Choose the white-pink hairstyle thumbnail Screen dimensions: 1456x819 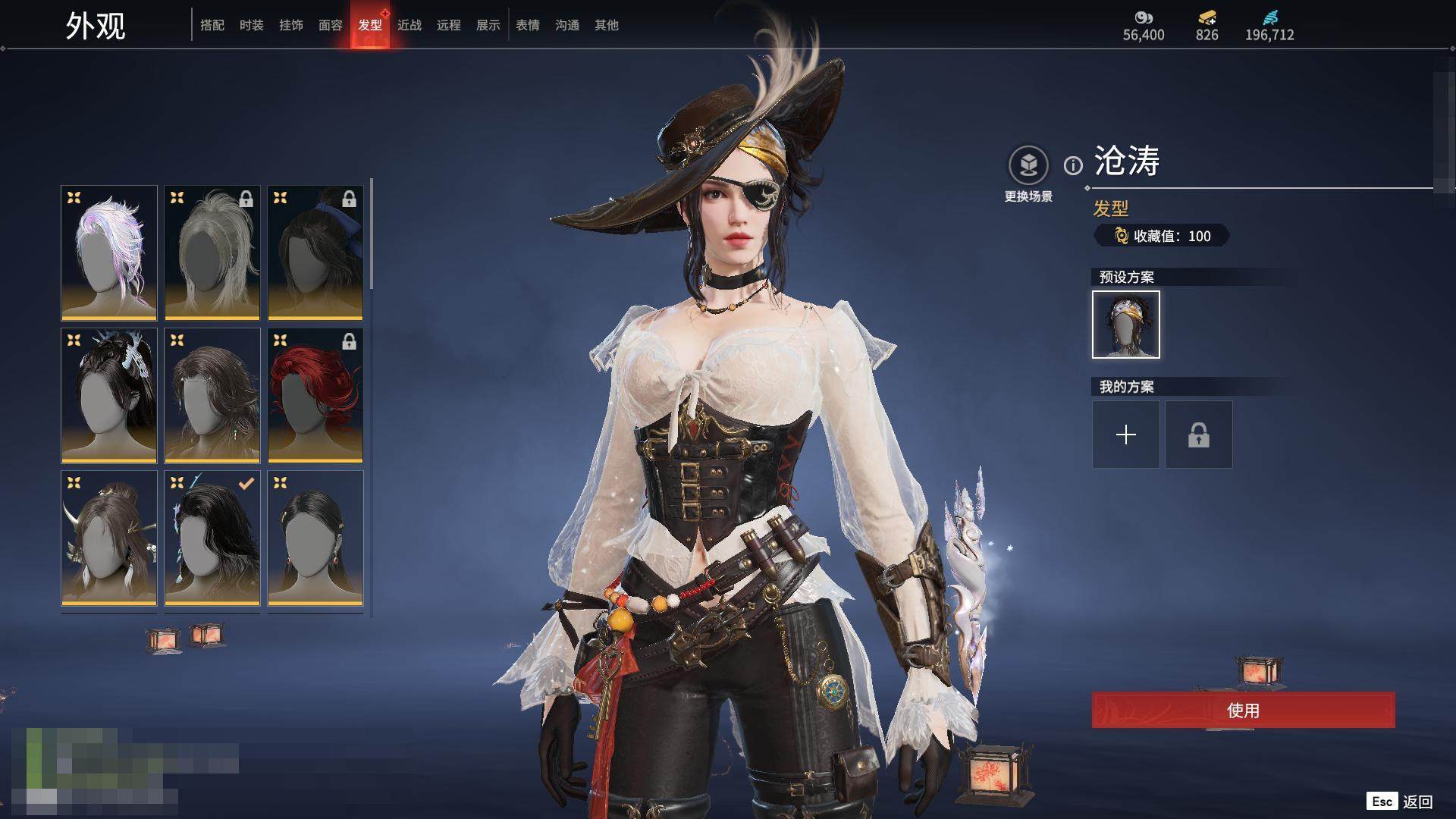109,253
